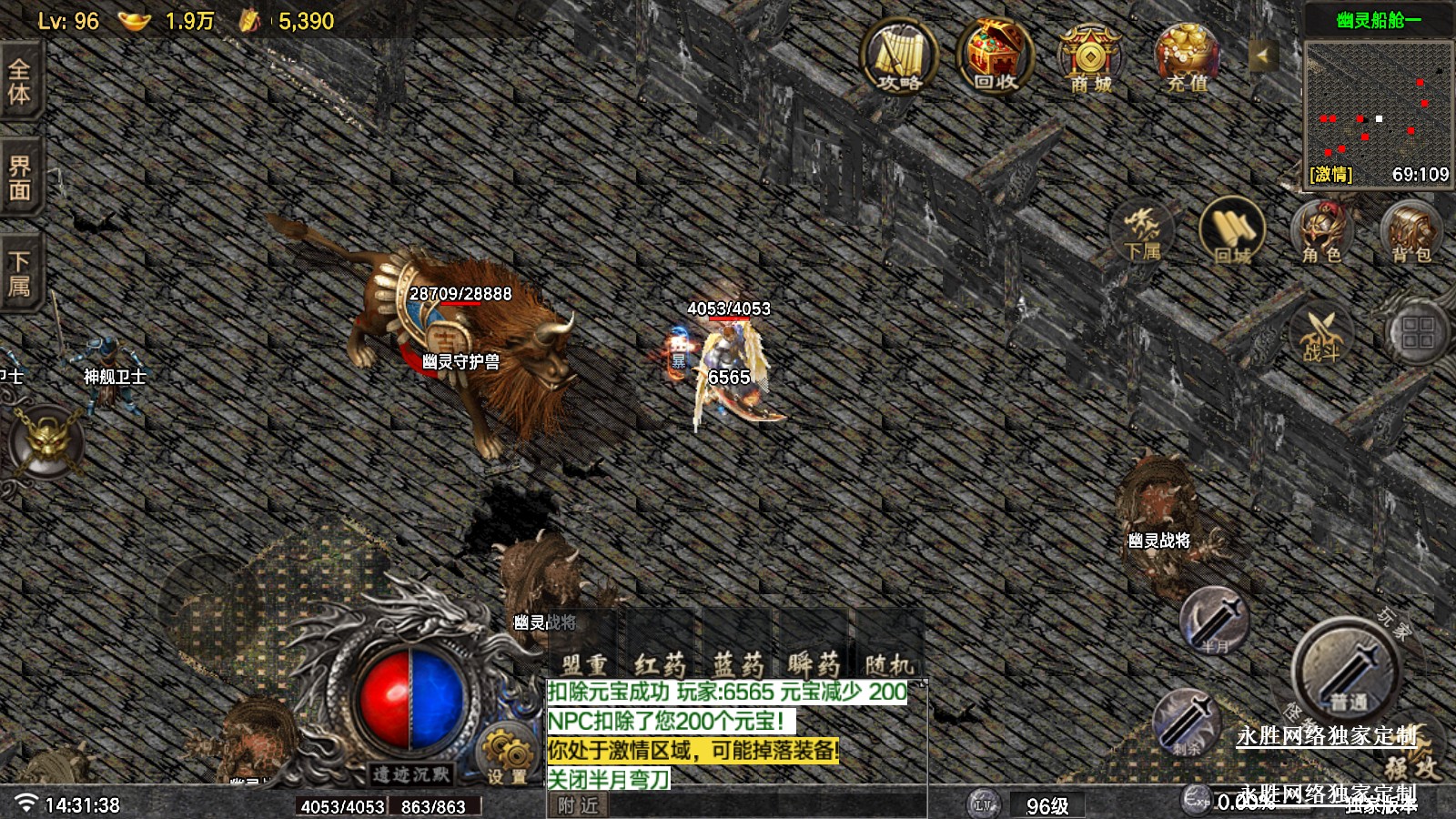
Task: Open the 攻略 strategy guide scroll
Action: pos(898,58)
